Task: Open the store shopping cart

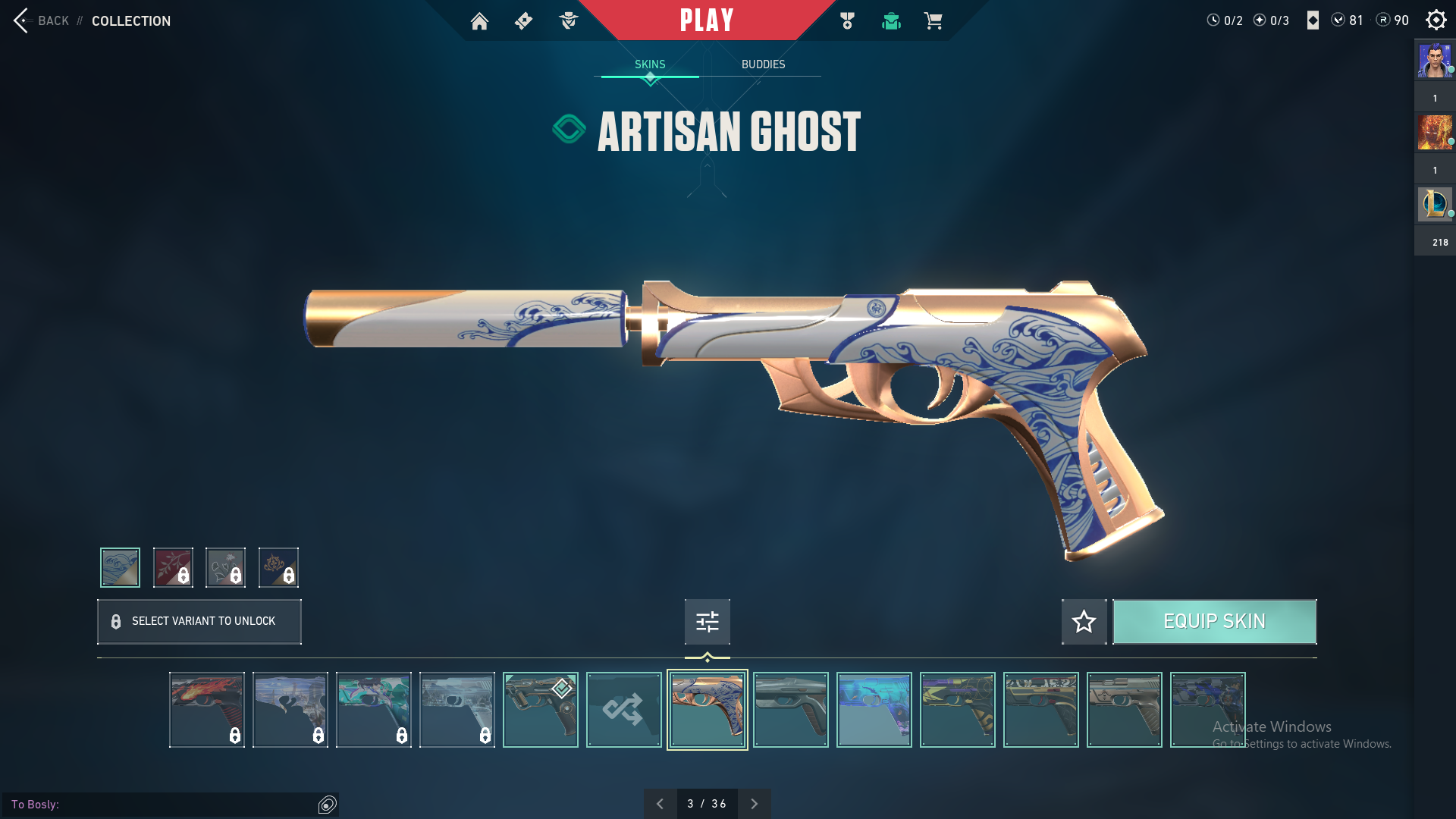Action: pos(933,21)
